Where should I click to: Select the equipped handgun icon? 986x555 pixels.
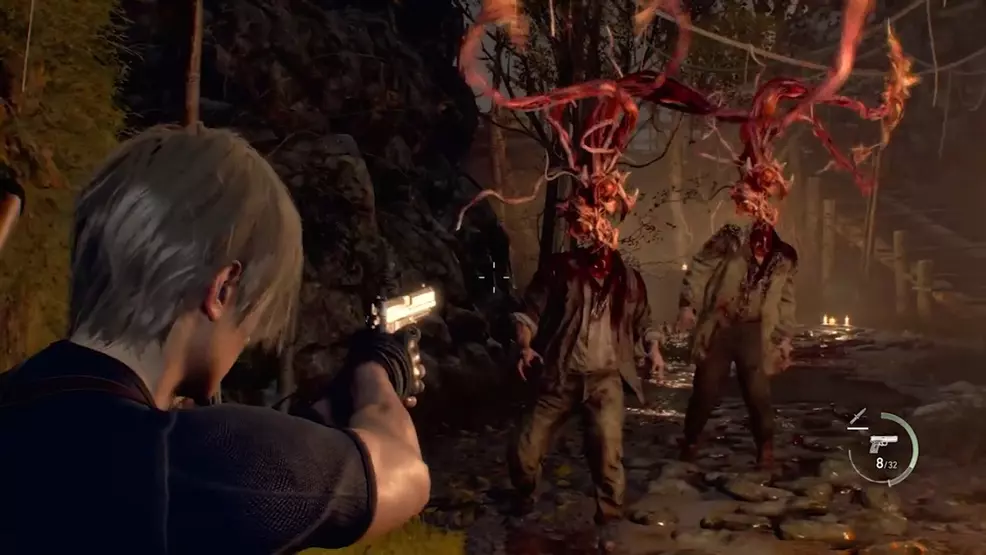(883, 443)
